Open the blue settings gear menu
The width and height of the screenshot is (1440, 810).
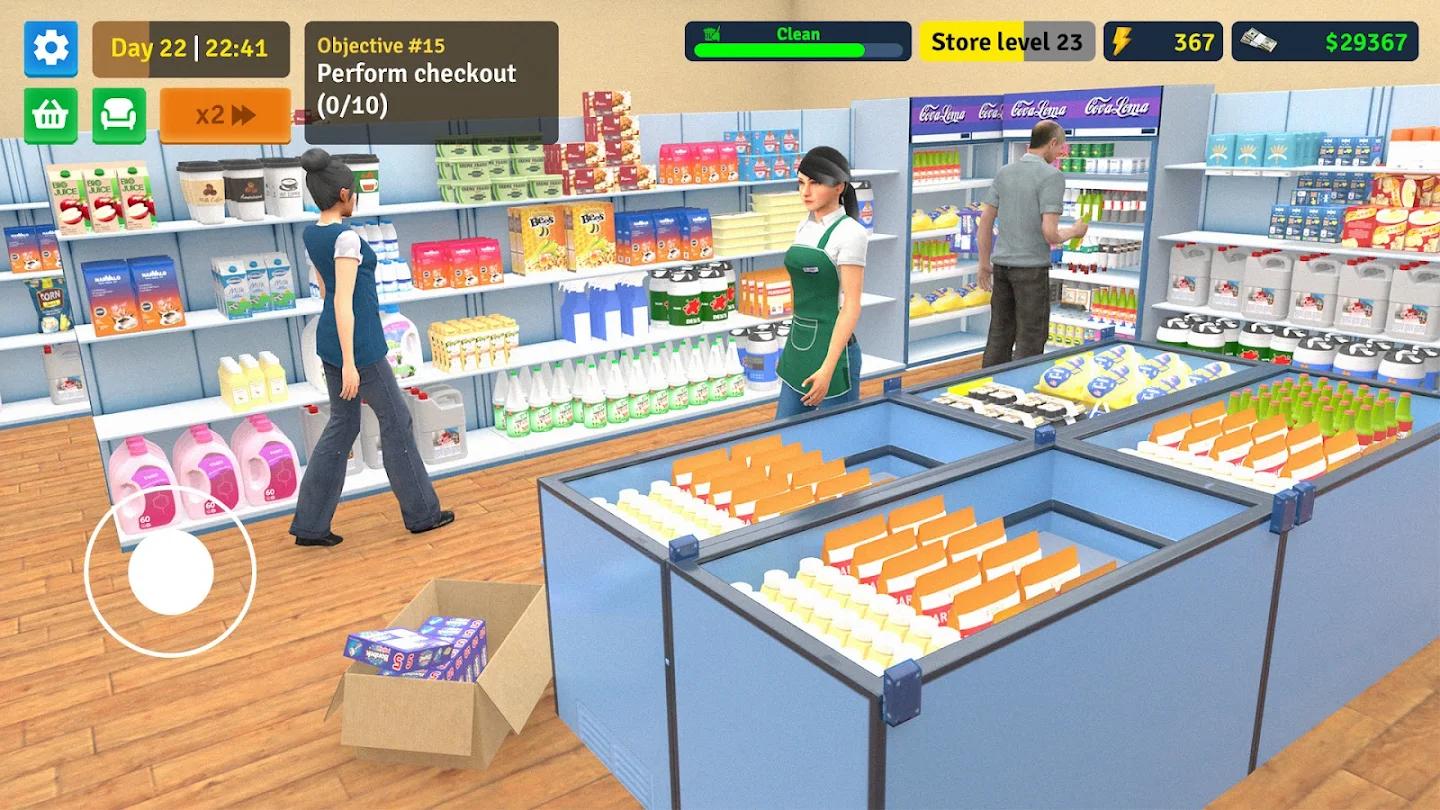click(50, 50)
